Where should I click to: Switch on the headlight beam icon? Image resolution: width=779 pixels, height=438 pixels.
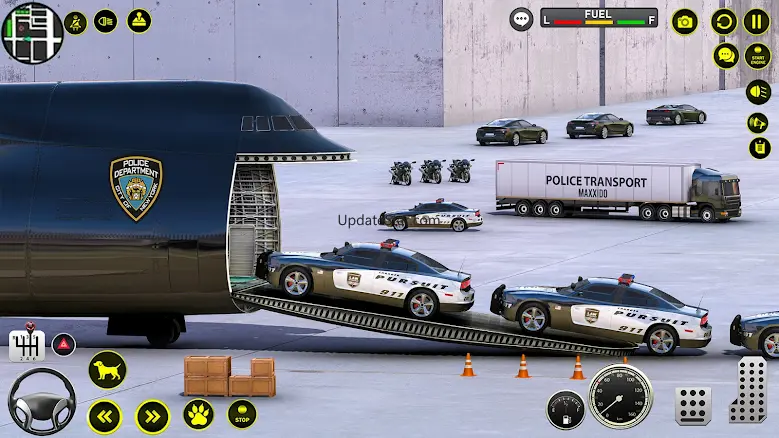[x=107, y=21]
